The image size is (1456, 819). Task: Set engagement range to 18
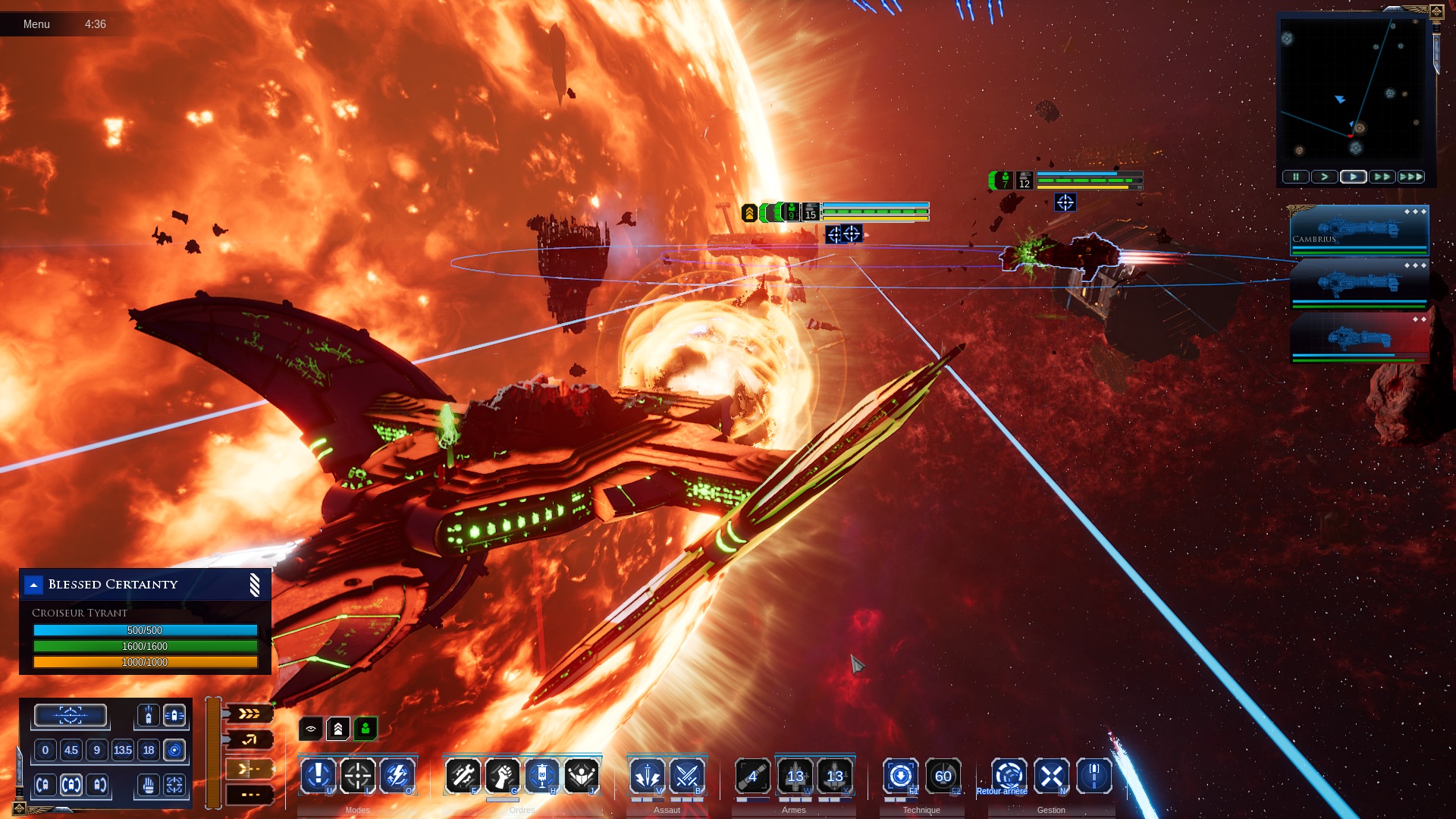tap(149, 751)
